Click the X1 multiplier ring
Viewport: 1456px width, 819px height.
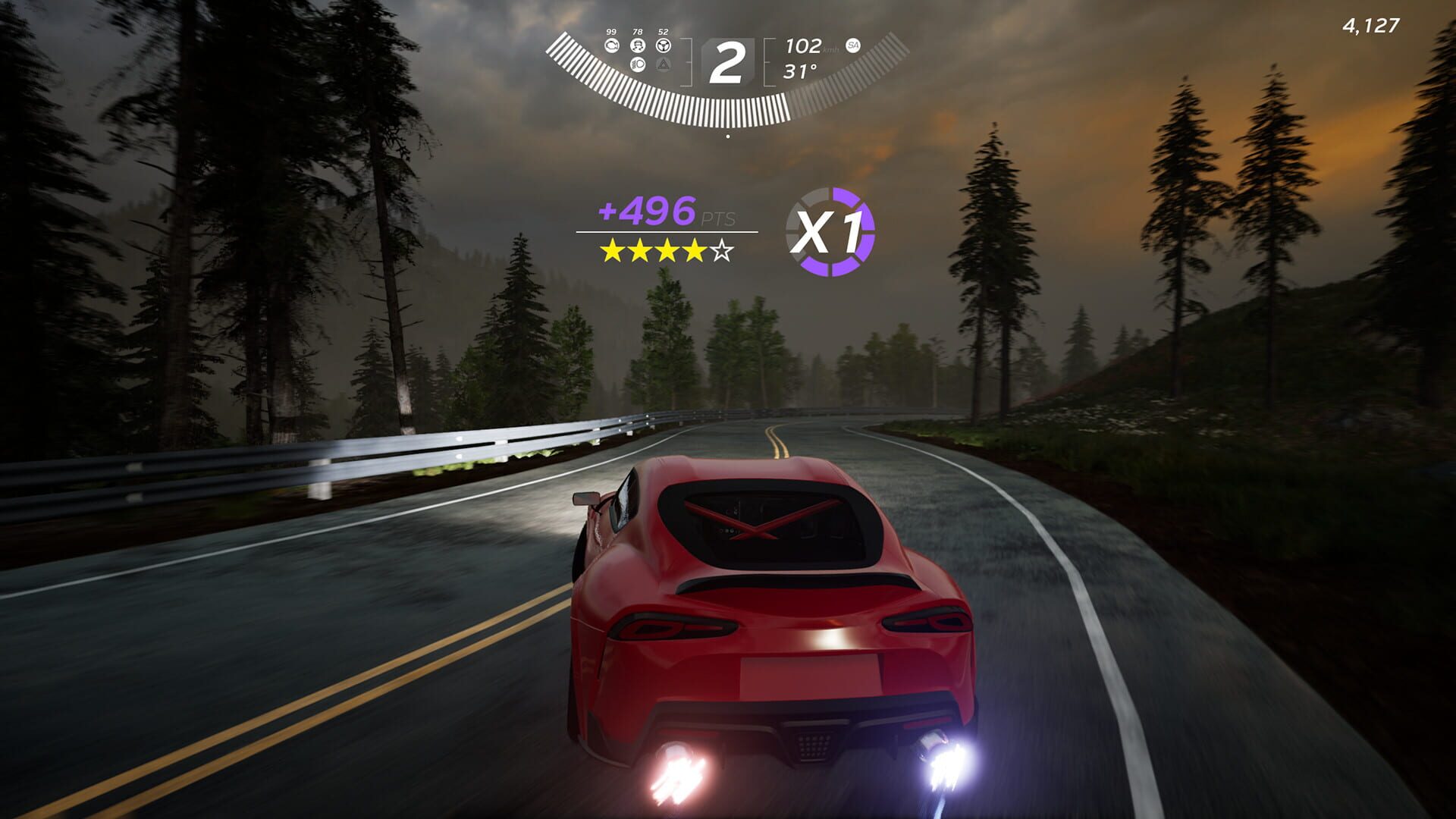tap(830, 231)
